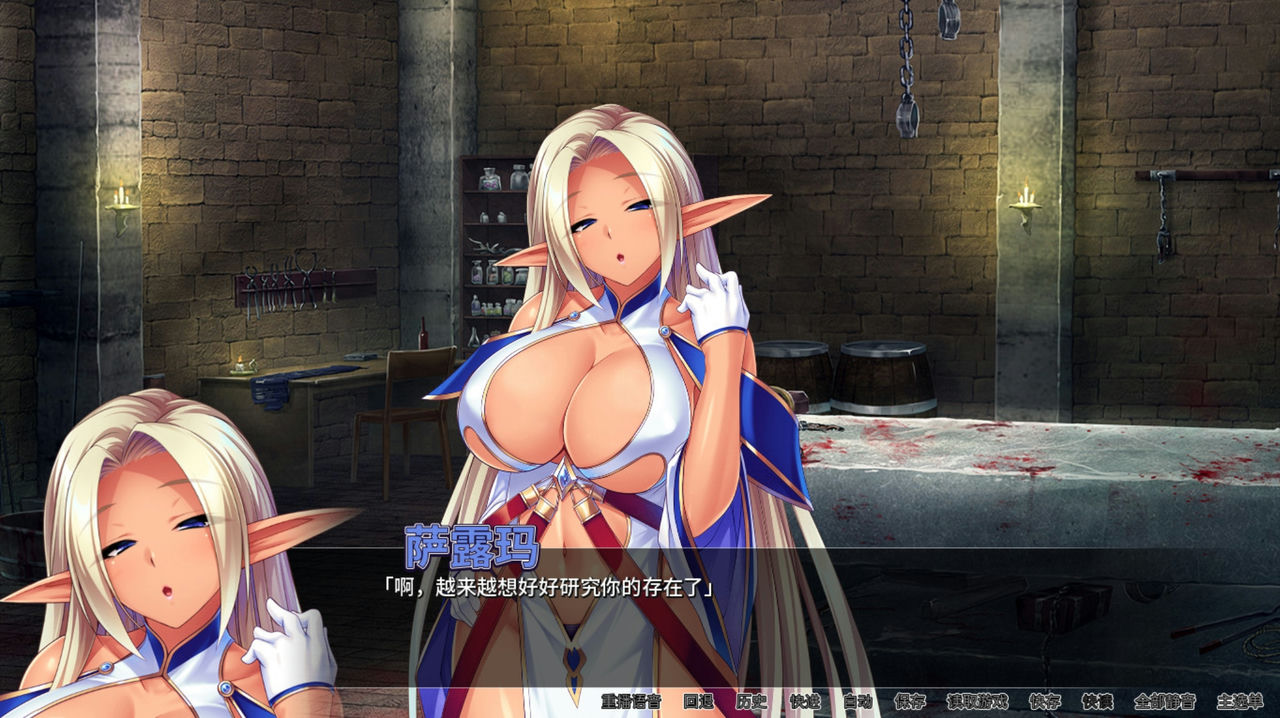
Task: Click the 回退 rollback button
Action: point(698,702)
